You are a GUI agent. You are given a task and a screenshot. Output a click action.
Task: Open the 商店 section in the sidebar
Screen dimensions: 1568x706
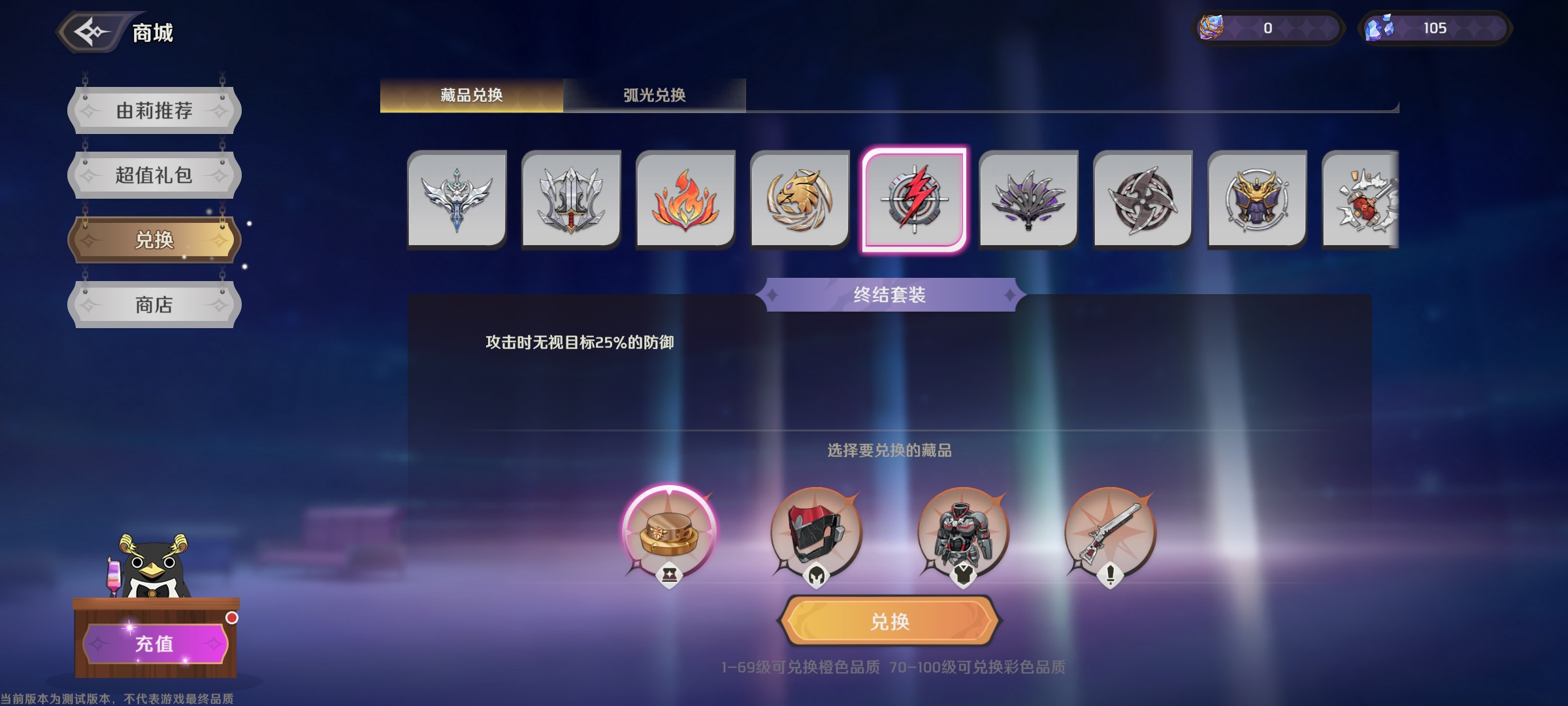153,305
